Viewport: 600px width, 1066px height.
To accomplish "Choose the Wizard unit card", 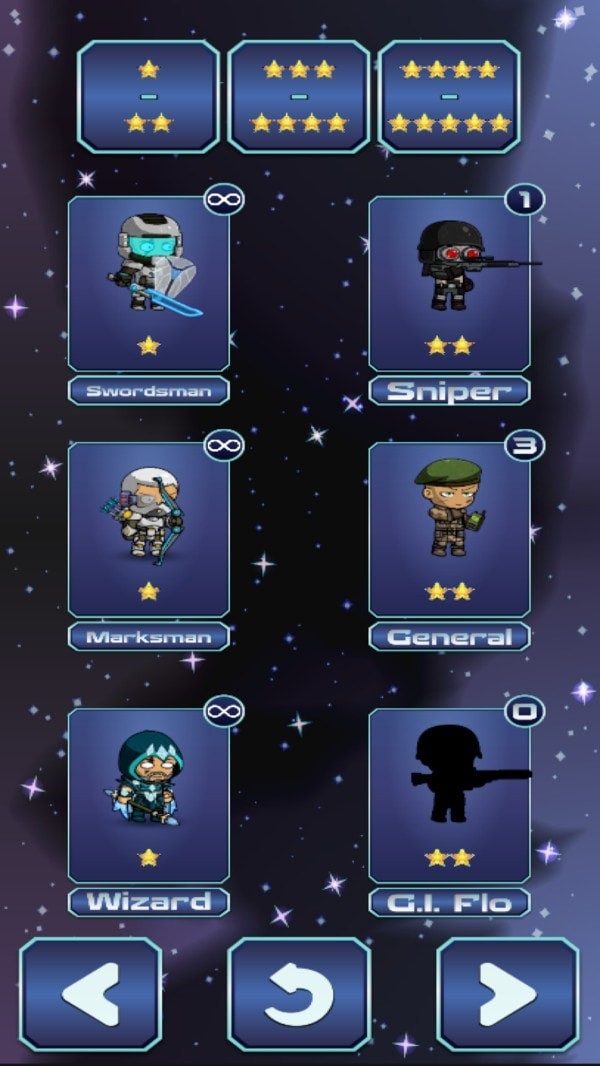I will tap(149, 795).
